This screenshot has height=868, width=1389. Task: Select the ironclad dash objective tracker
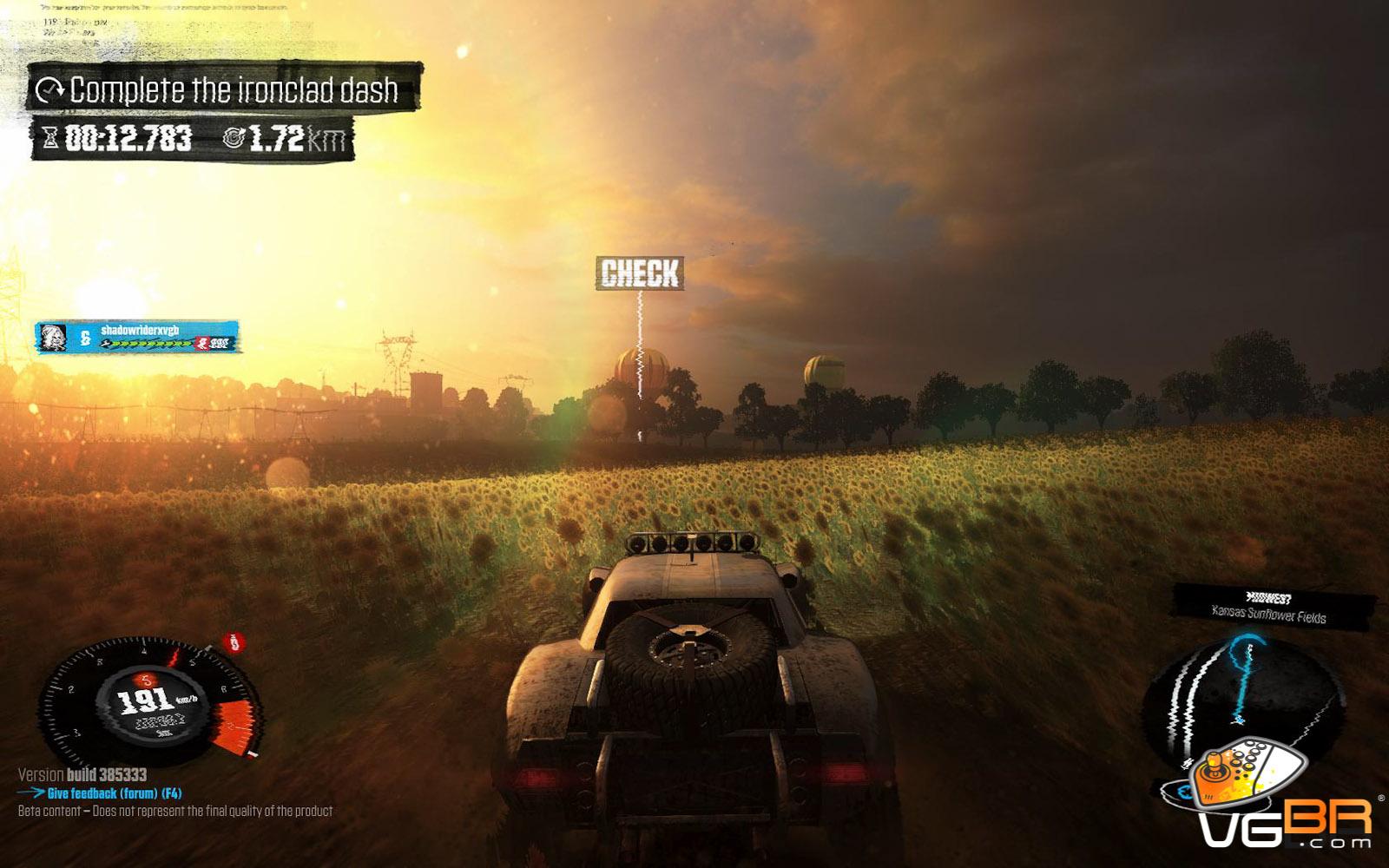point(226,89)
